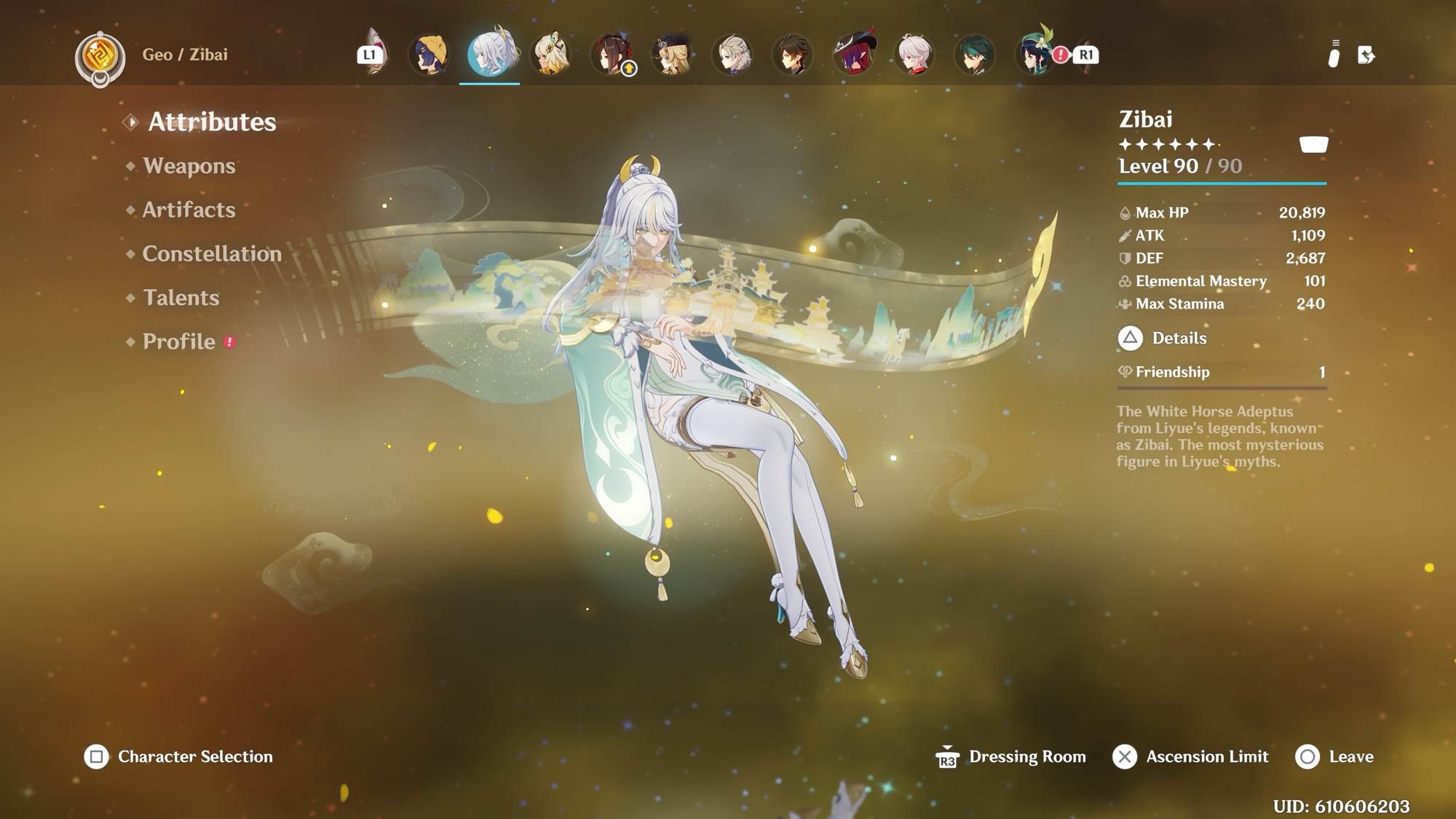
Task: Switch to the Talents section
Action: click(181, 298)
